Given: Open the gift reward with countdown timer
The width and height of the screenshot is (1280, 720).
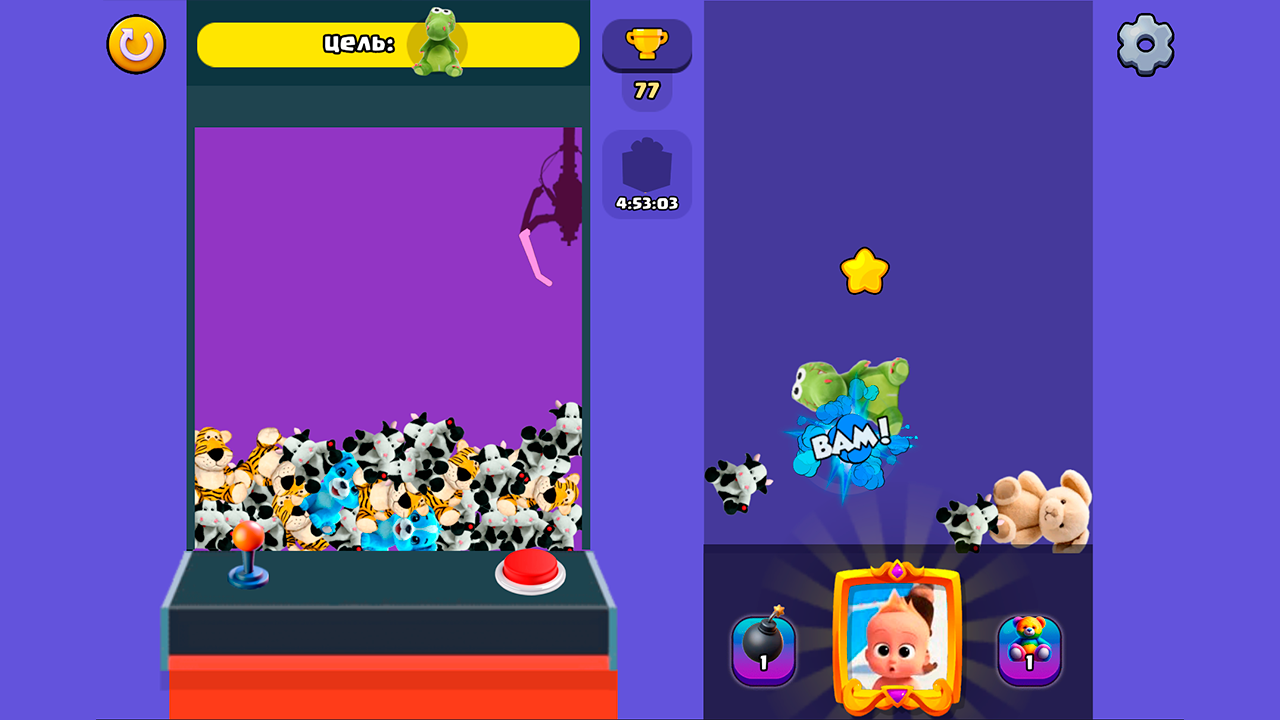Looking at the screenshot, I should [x=647, y=163].
